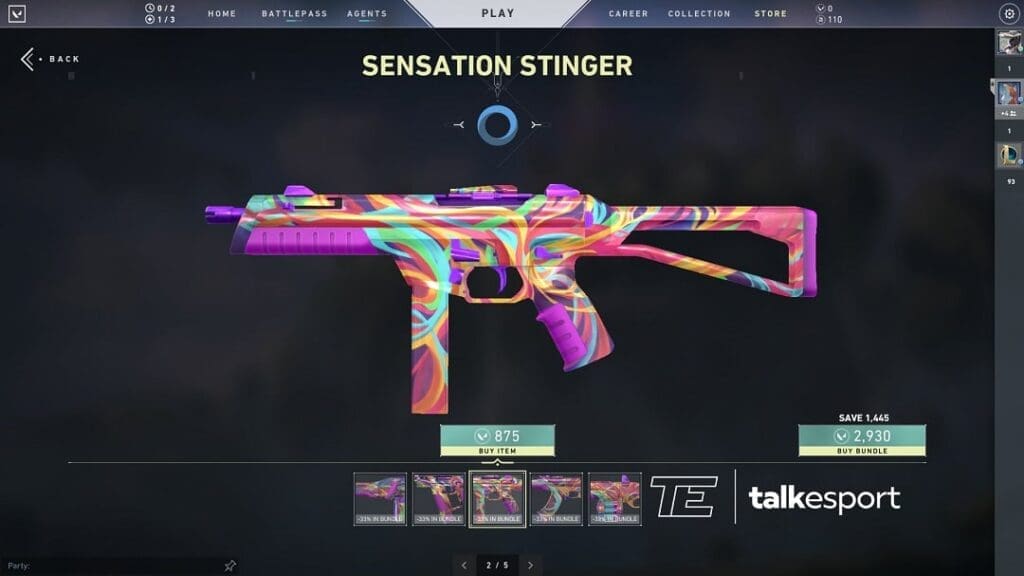This screenshot has height=576, width=1024.
Task: Select the blue ring skin variant icon
Action: (x=496, y=124)
